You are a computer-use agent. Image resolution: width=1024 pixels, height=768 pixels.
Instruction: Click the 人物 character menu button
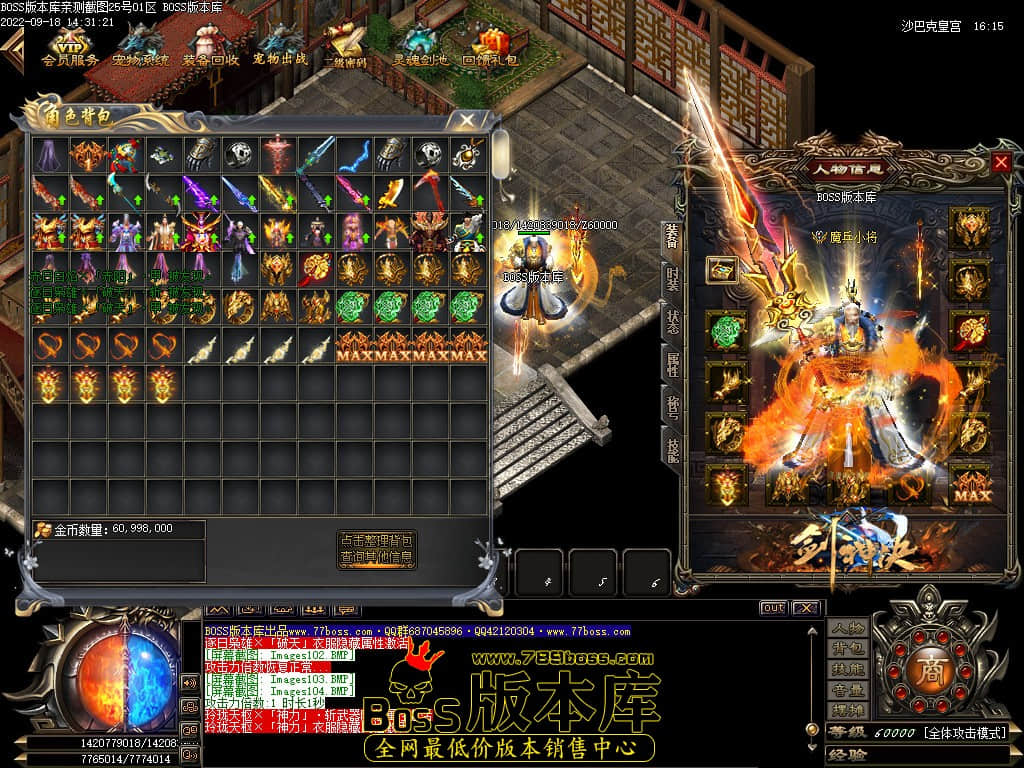point(847,628)
